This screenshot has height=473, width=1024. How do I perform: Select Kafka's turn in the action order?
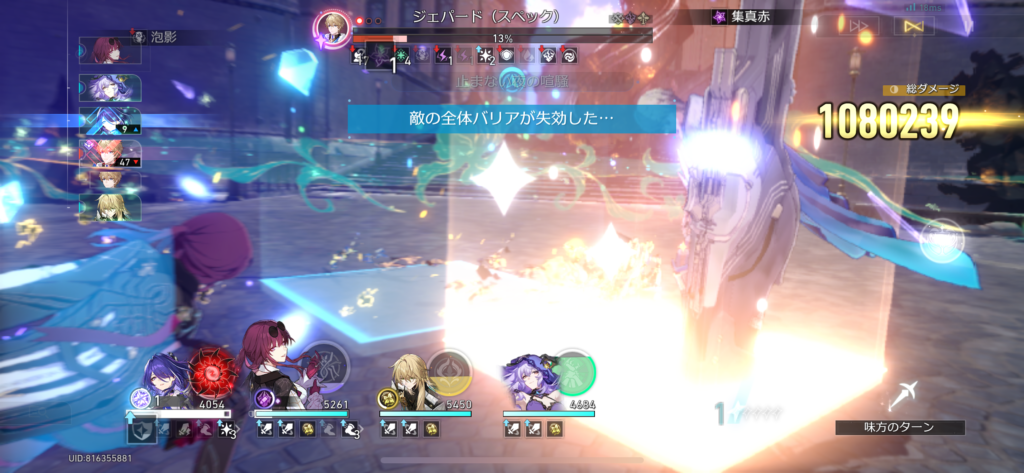[109, 49]
